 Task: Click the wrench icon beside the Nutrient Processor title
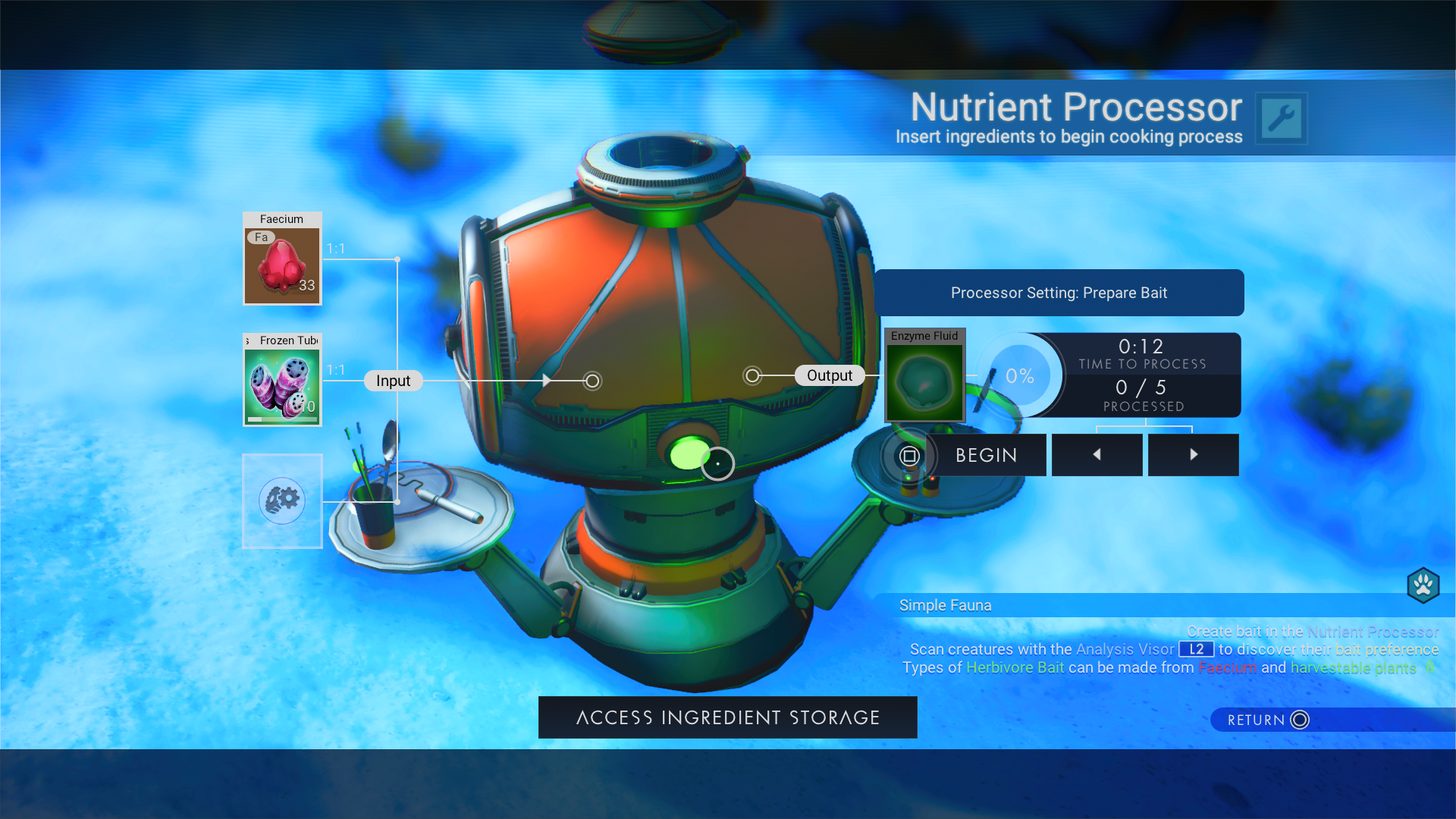[1282, 118]
